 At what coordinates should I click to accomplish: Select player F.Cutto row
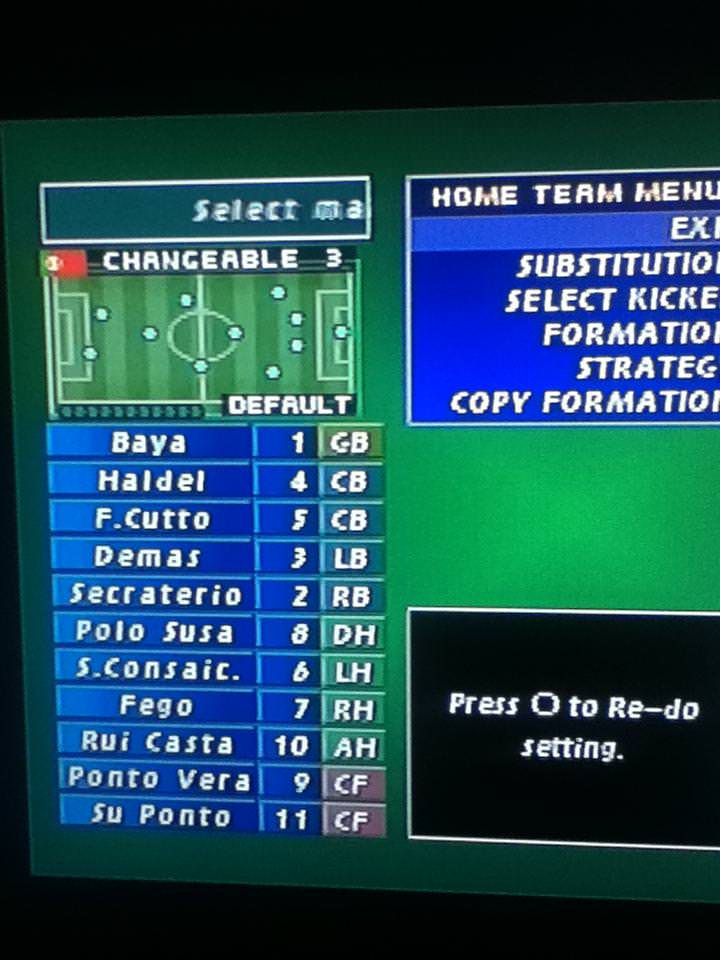(153, 519)
